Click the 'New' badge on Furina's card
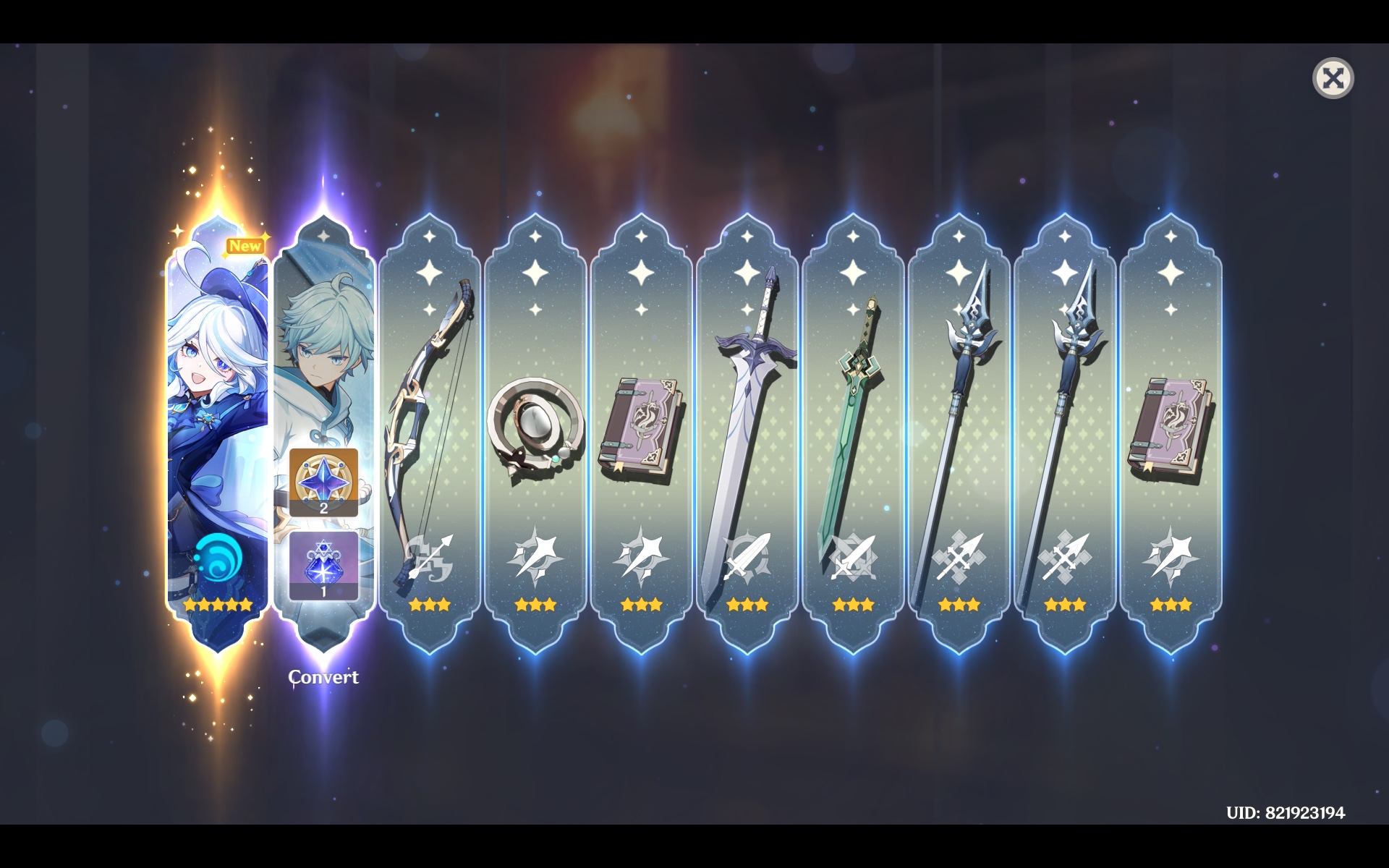 pyautogui.click(x=246, y=246)
